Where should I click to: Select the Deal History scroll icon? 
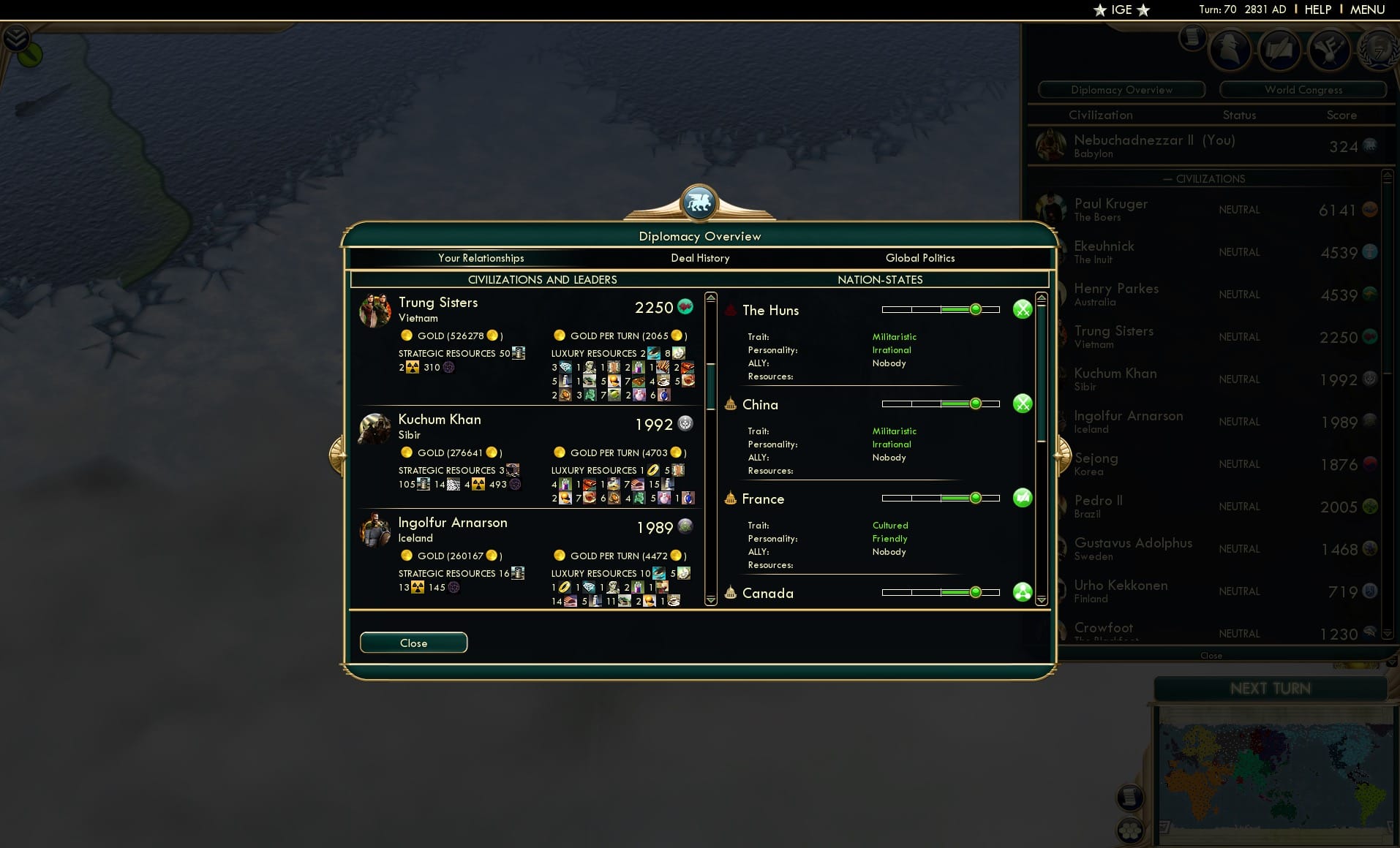pos(1280,50)
